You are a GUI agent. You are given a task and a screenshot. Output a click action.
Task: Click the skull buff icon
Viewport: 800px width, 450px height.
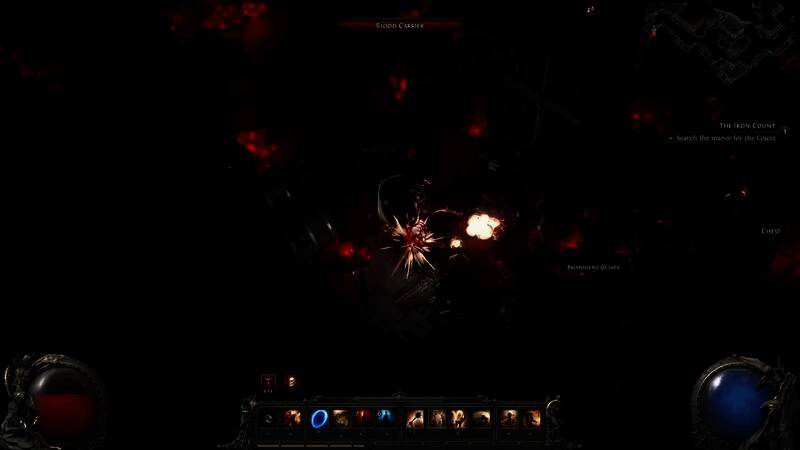click(291, 381)
